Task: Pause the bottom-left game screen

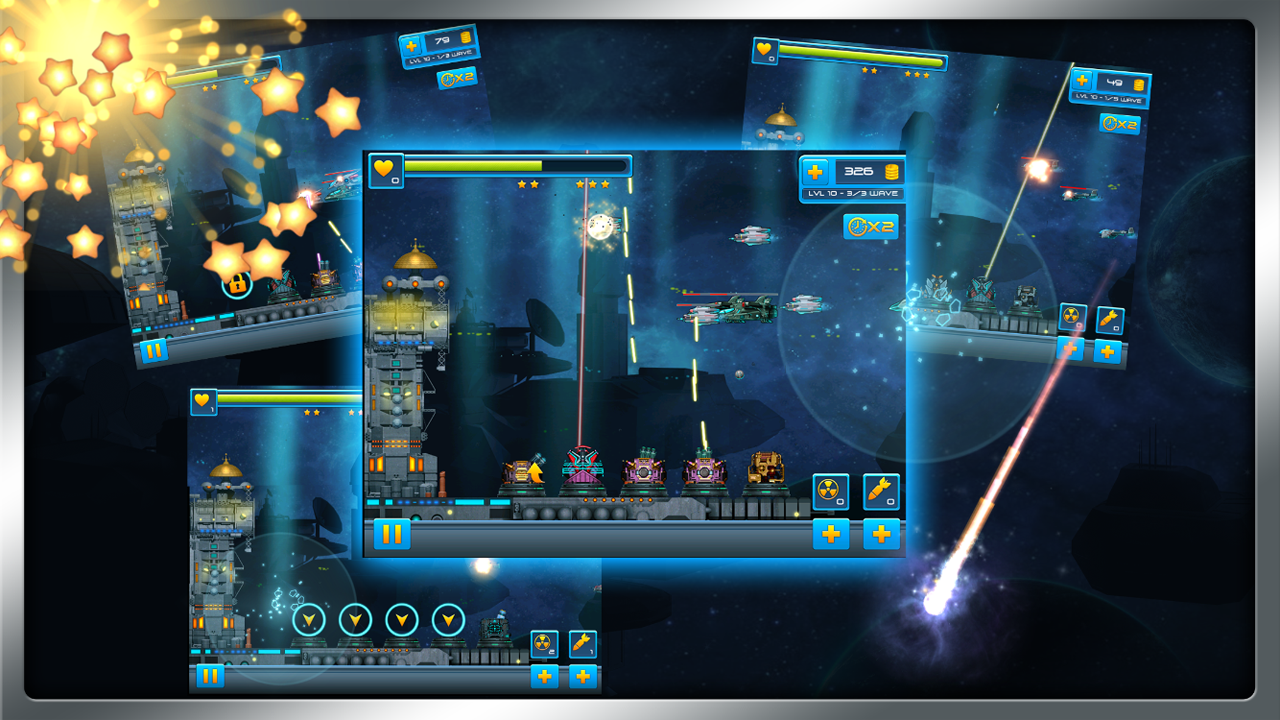Action: 213,674
